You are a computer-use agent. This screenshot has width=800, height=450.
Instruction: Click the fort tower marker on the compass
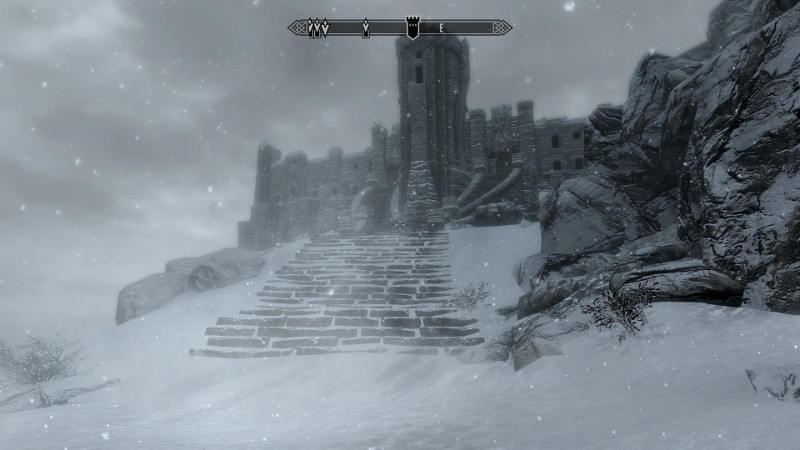point(411,27)
